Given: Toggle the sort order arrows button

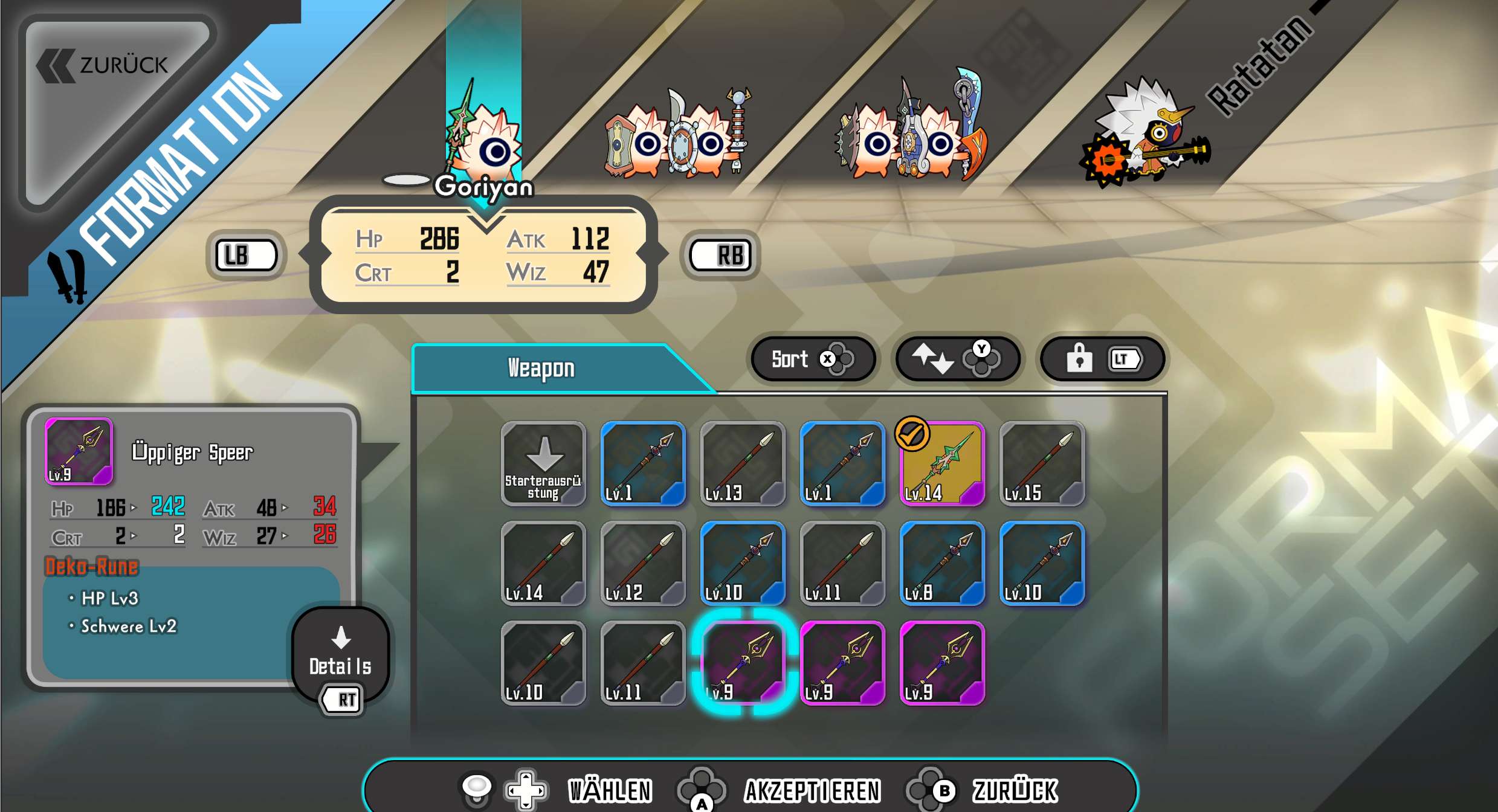Looking at the screenshot, I should pos(957,359).
